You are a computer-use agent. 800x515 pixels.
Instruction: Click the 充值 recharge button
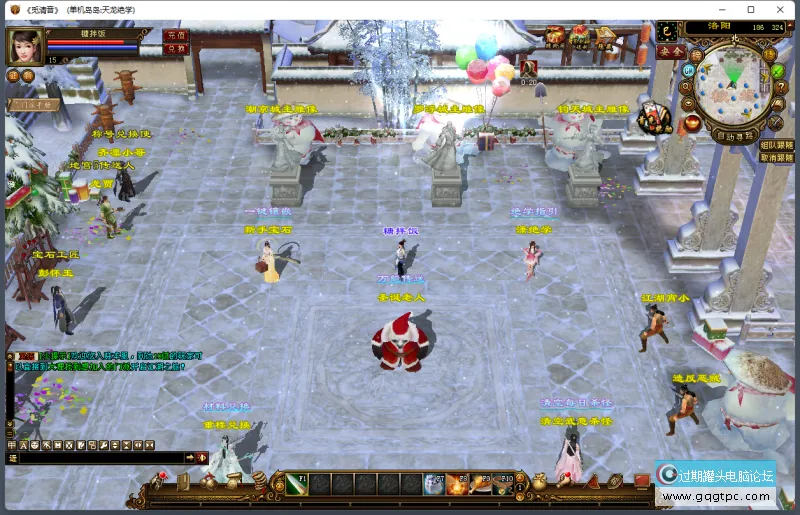174,35
